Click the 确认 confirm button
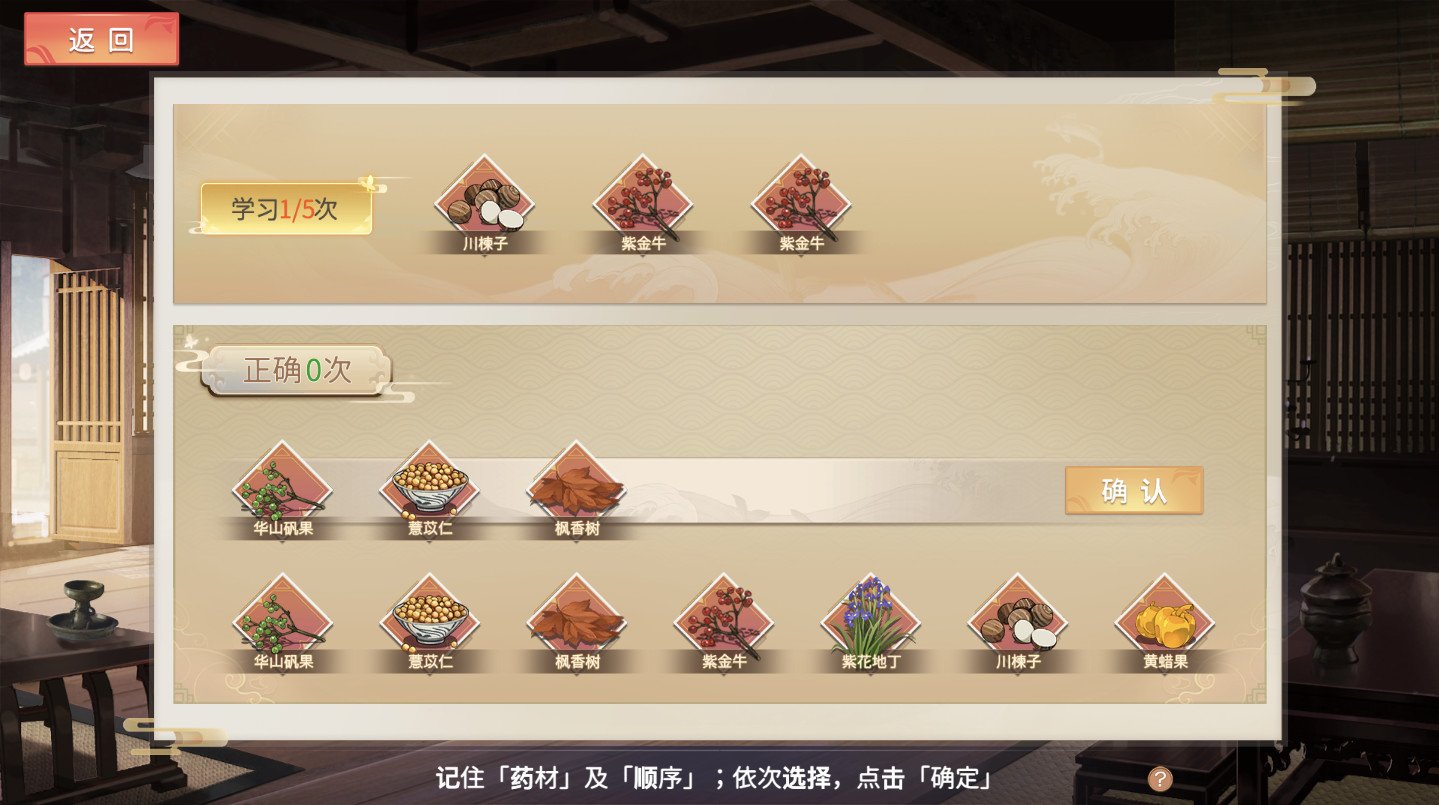 pyautogui.click(x=1135, y=492)
